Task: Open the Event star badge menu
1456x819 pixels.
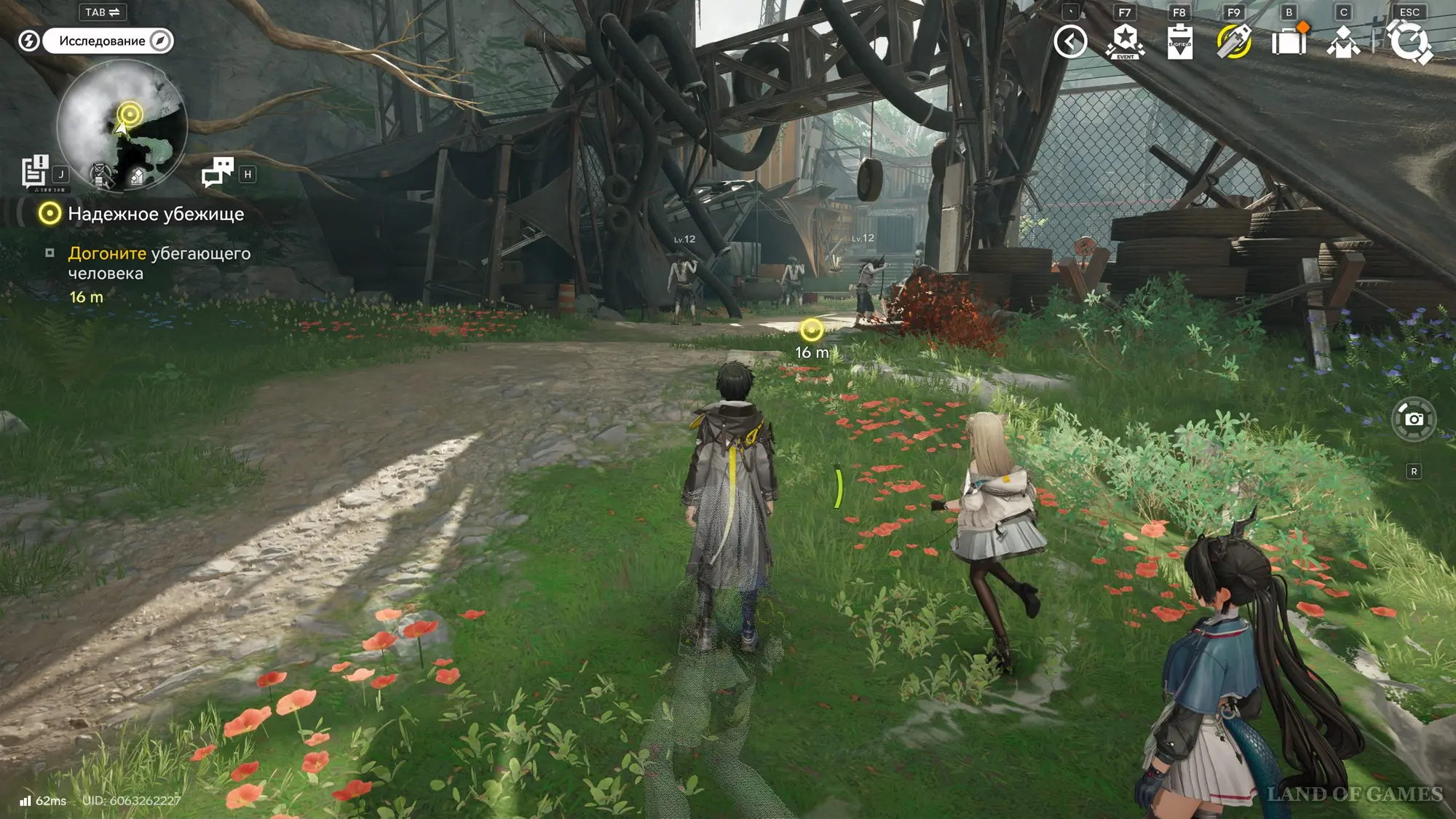Action: tap(1125, 41)
